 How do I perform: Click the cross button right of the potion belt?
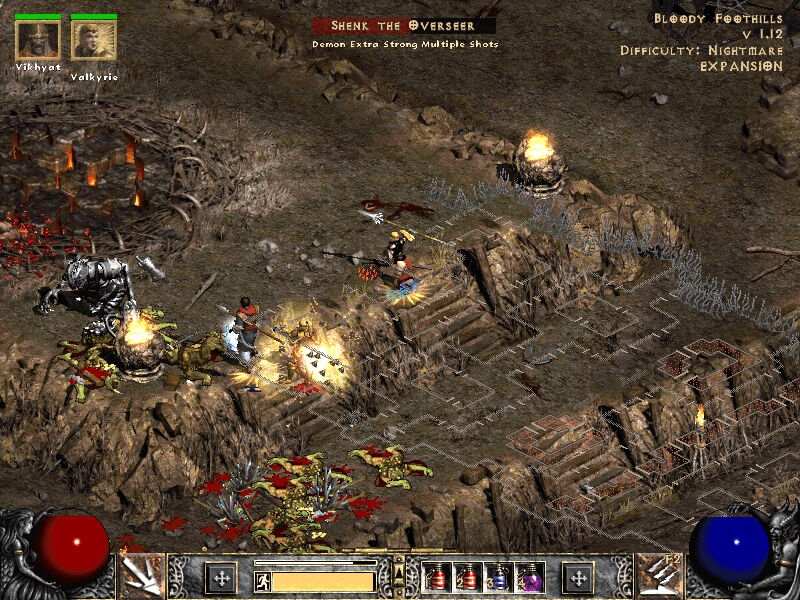point(577,577)
